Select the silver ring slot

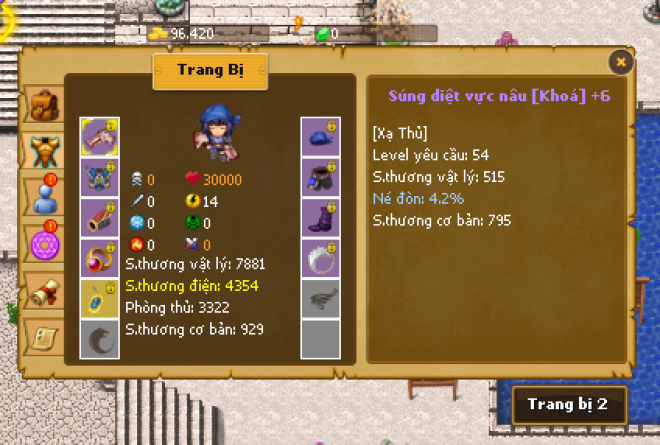click(320, 257)
